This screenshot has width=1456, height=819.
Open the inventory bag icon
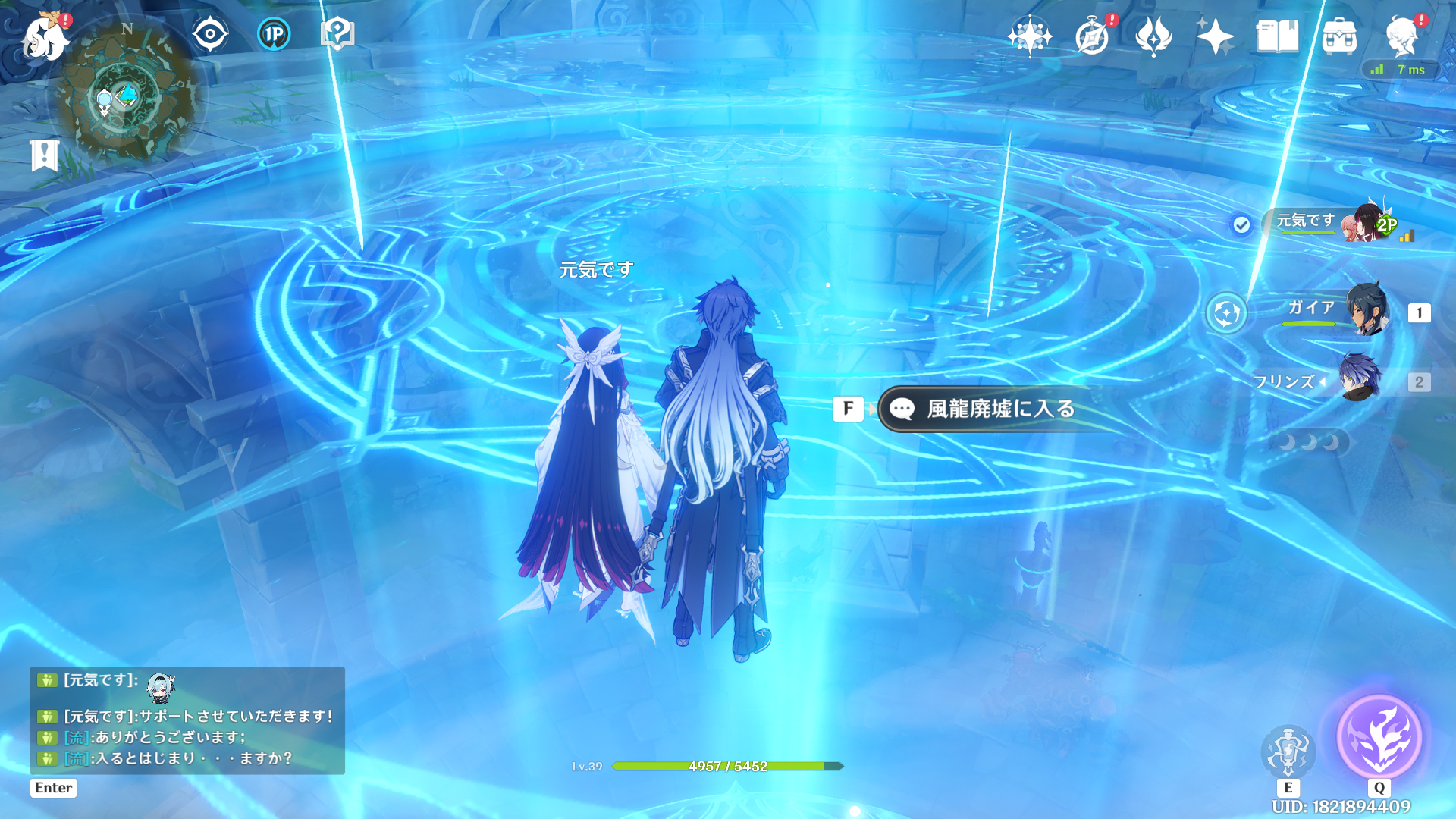tap(1339, 36)
